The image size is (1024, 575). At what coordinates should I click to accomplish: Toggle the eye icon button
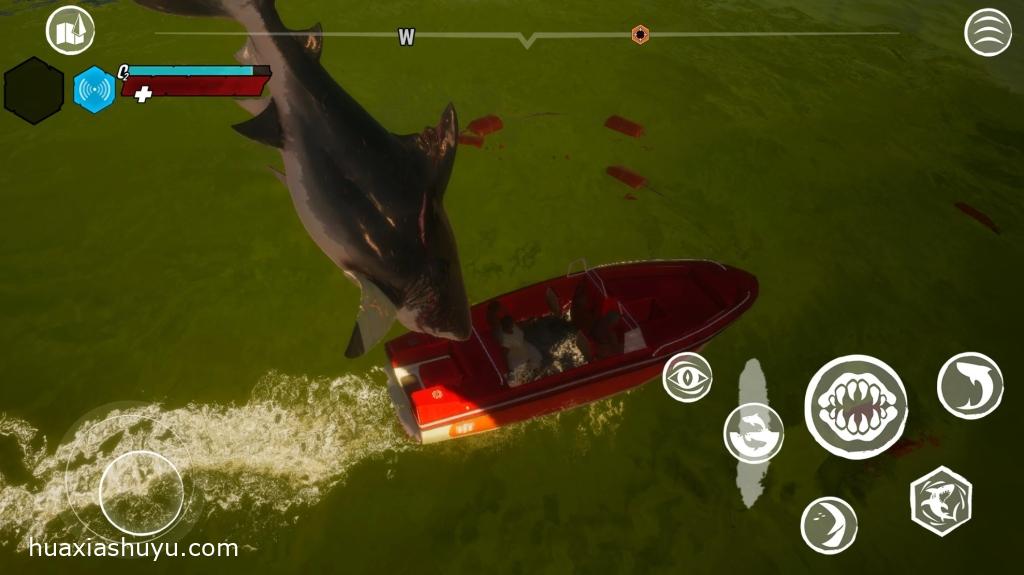pyautogui.click(x=688, y=378)
